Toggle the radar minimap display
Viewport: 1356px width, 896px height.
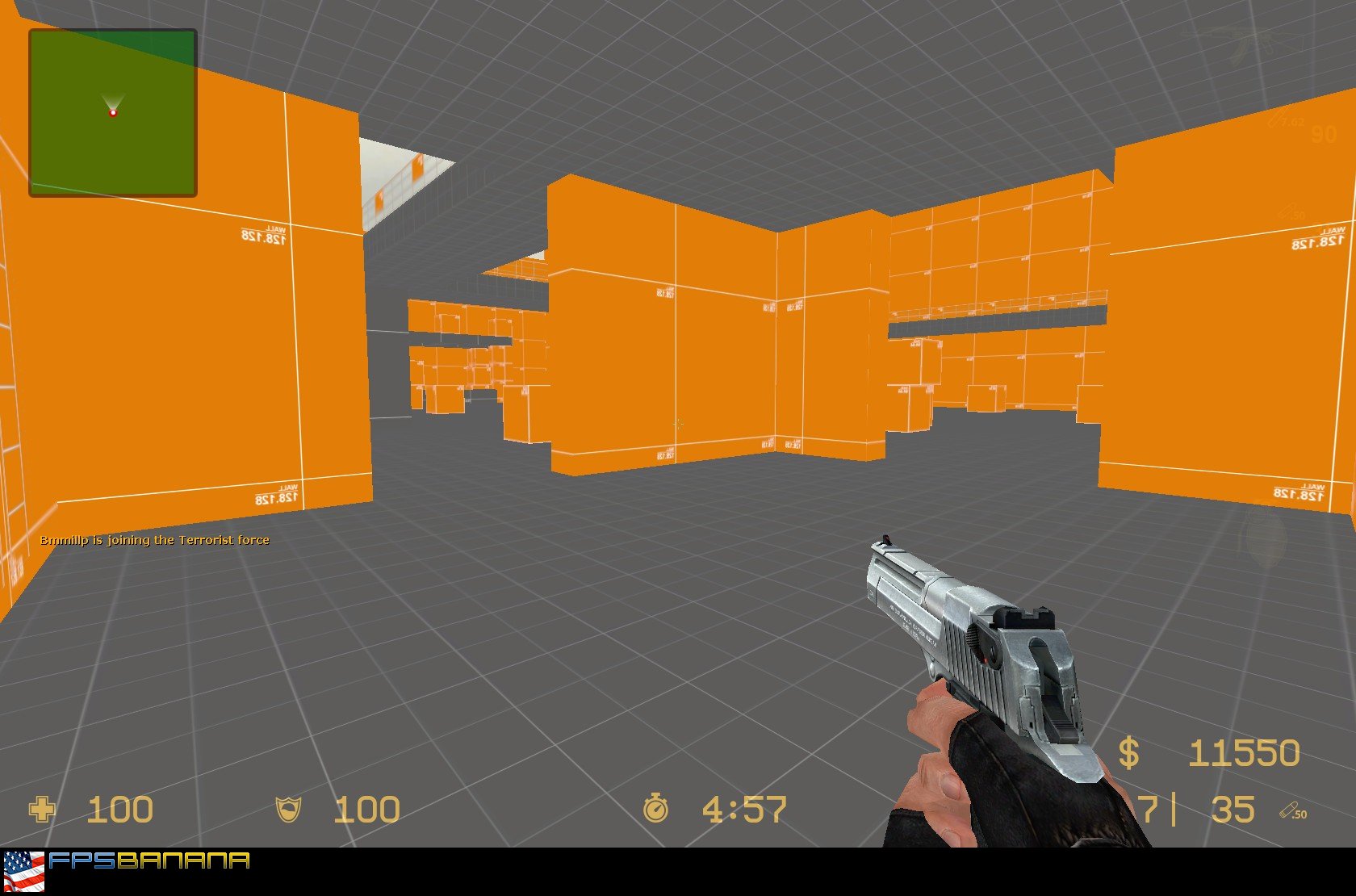point(112,112)
